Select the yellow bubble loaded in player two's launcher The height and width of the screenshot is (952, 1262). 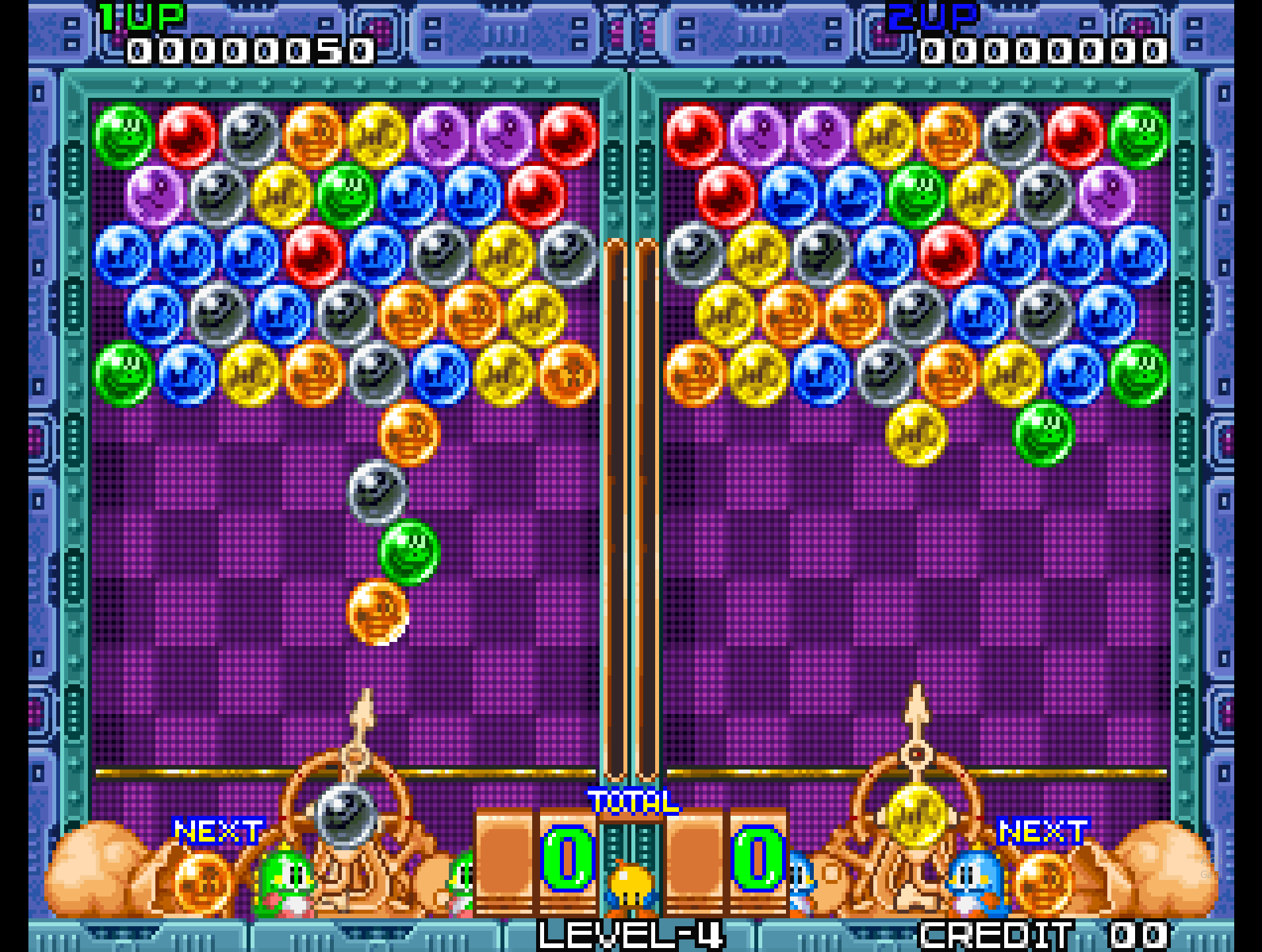tap(917, 814)
